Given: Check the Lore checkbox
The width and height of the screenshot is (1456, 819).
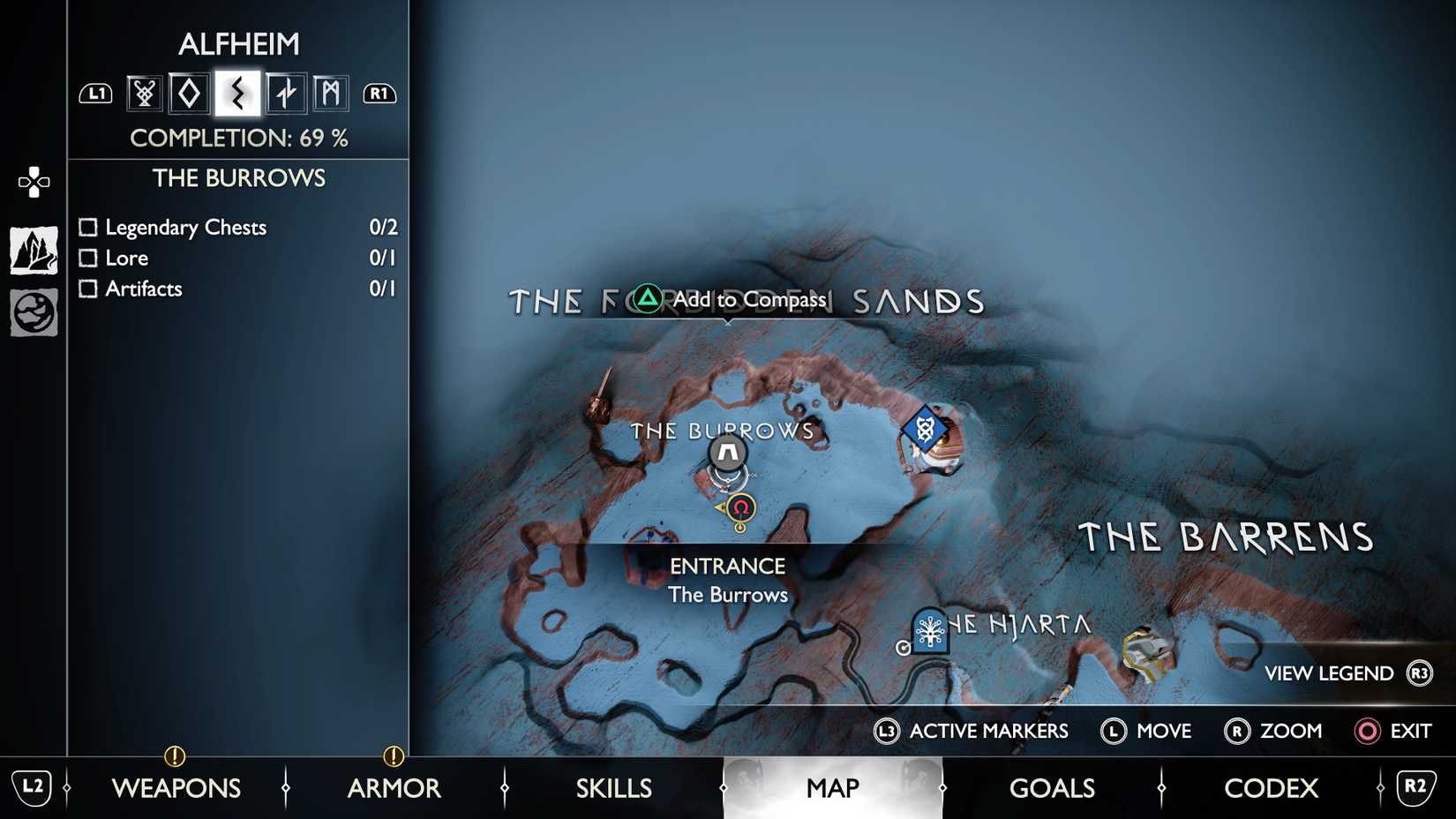Looking at the screenshot, I should click(x=87, y=258).
